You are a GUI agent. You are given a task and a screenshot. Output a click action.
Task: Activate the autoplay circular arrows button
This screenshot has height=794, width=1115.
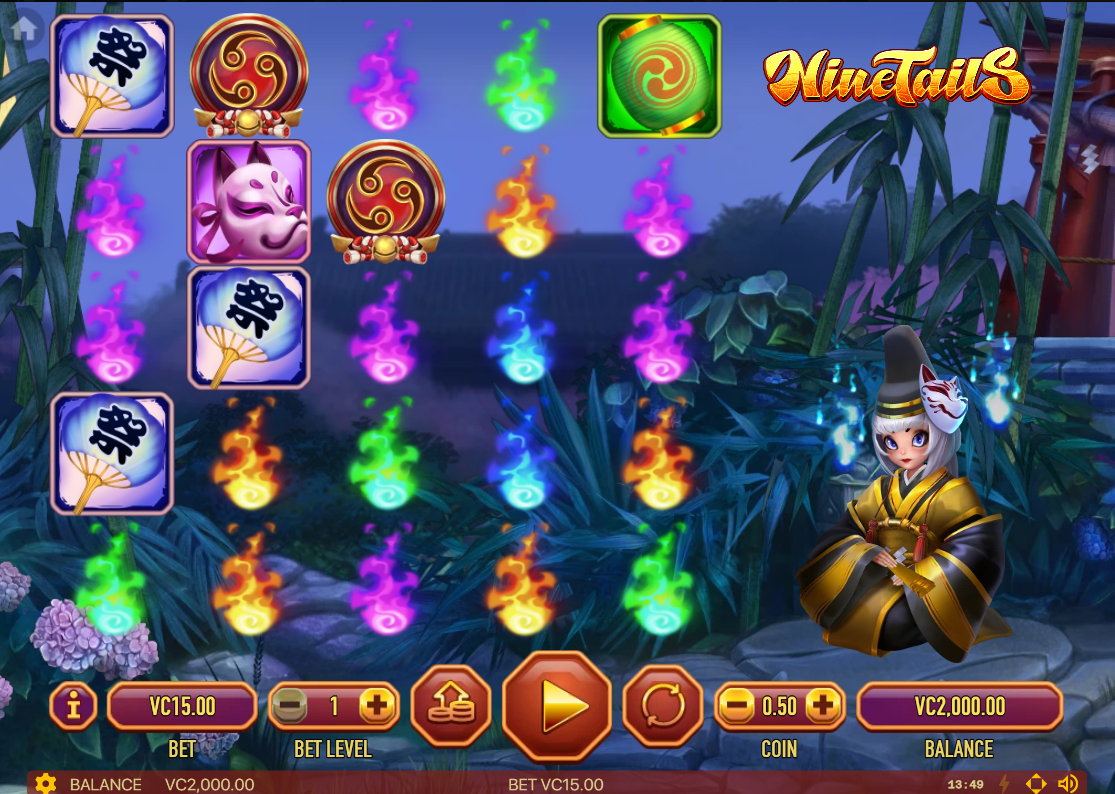click(662, 707)
